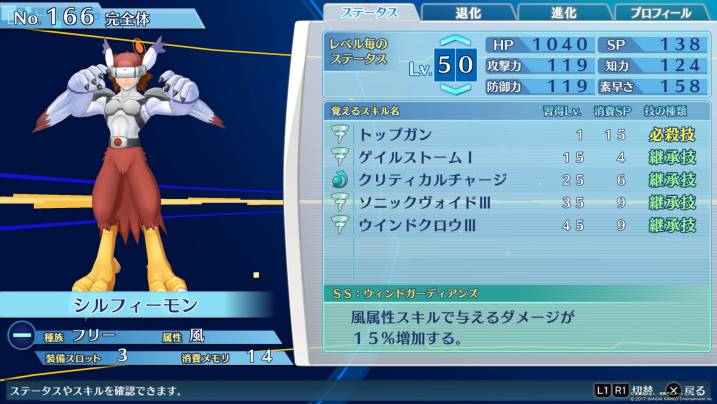This screenshot has width=717, height=404.
Task: Switch to the ステータス tab
Action: 369,13
